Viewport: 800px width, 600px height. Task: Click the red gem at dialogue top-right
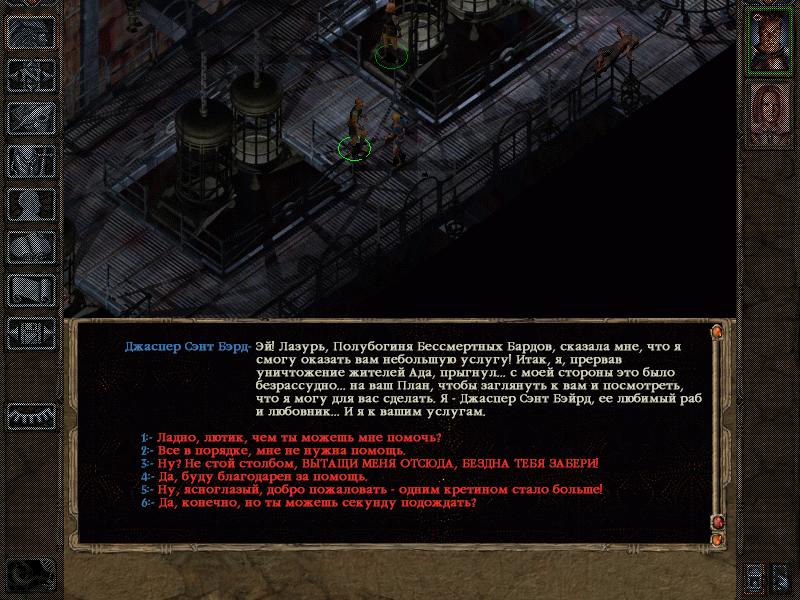[716, 331]
